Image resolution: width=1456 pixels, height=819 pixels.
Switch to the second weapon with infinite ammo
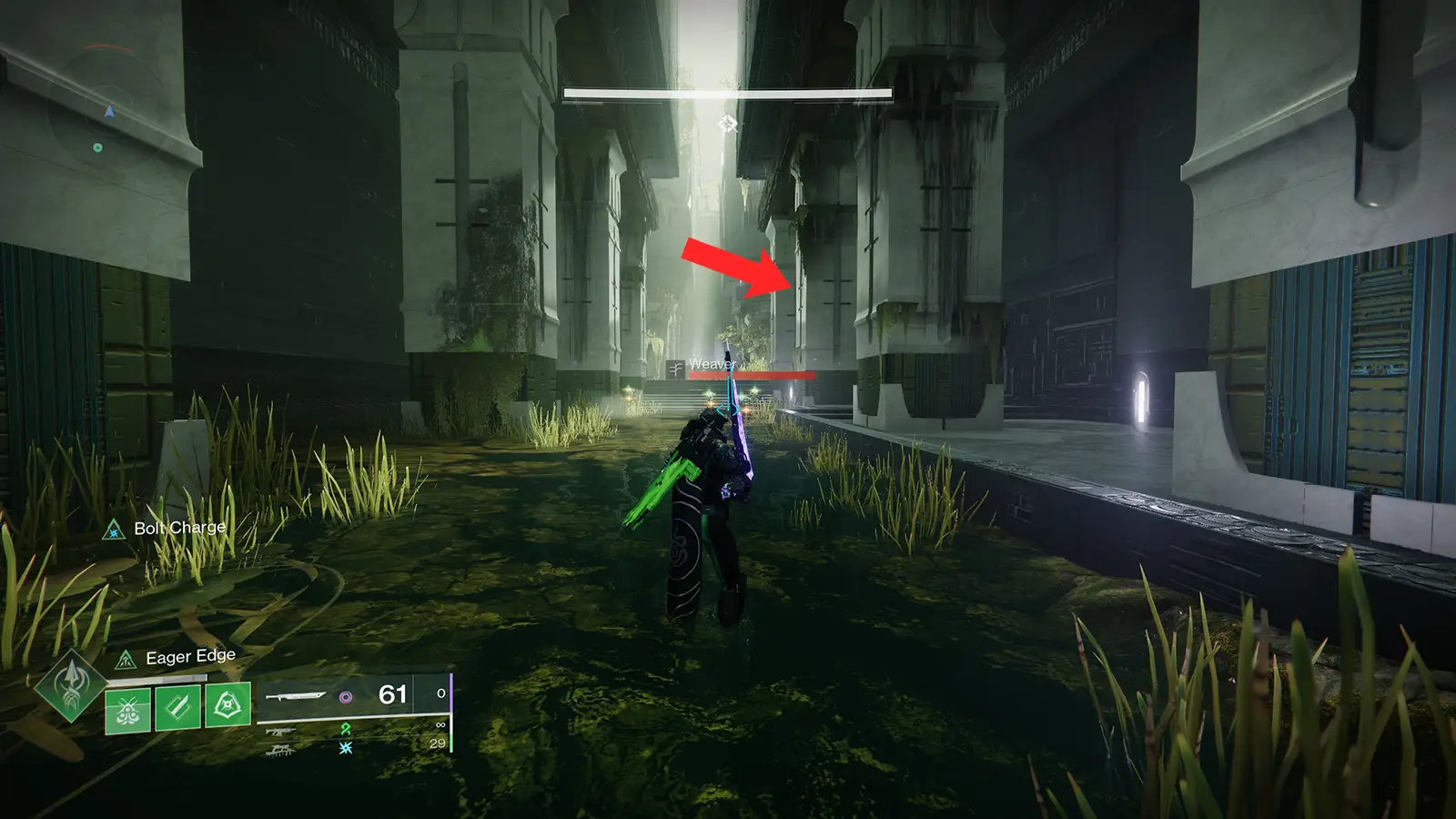pos(280,731)
